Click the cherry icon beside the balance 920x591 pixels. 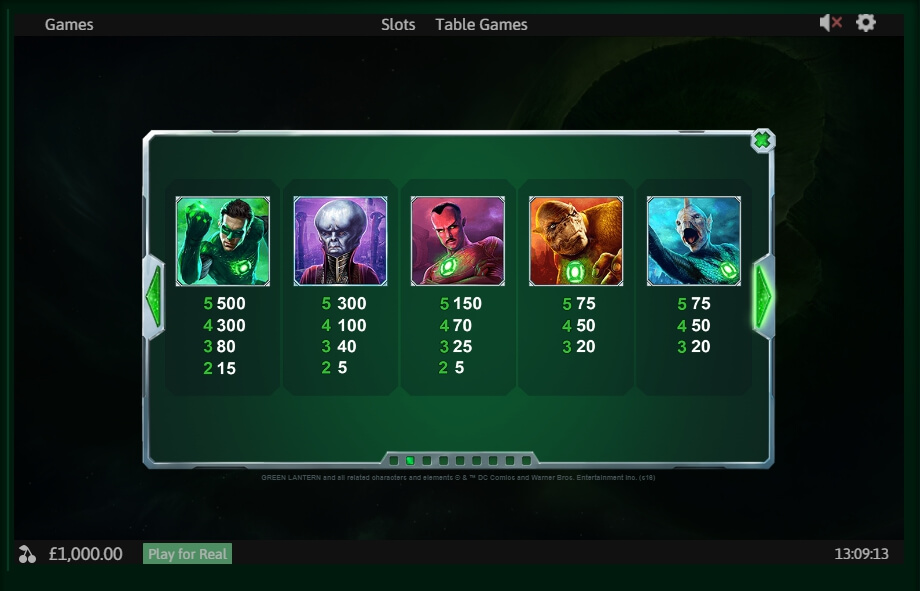tap(27, 554)
